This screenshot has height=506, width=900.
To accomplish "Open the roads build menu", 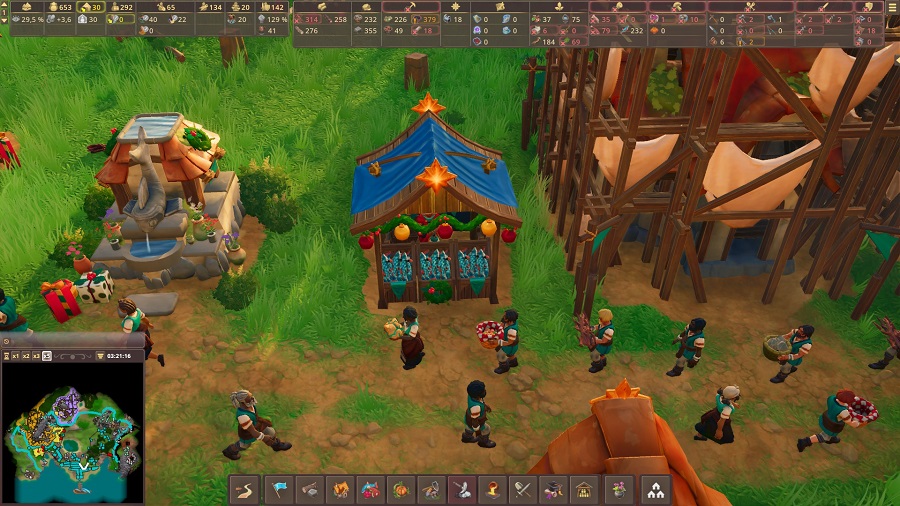I will coord(245,490).
